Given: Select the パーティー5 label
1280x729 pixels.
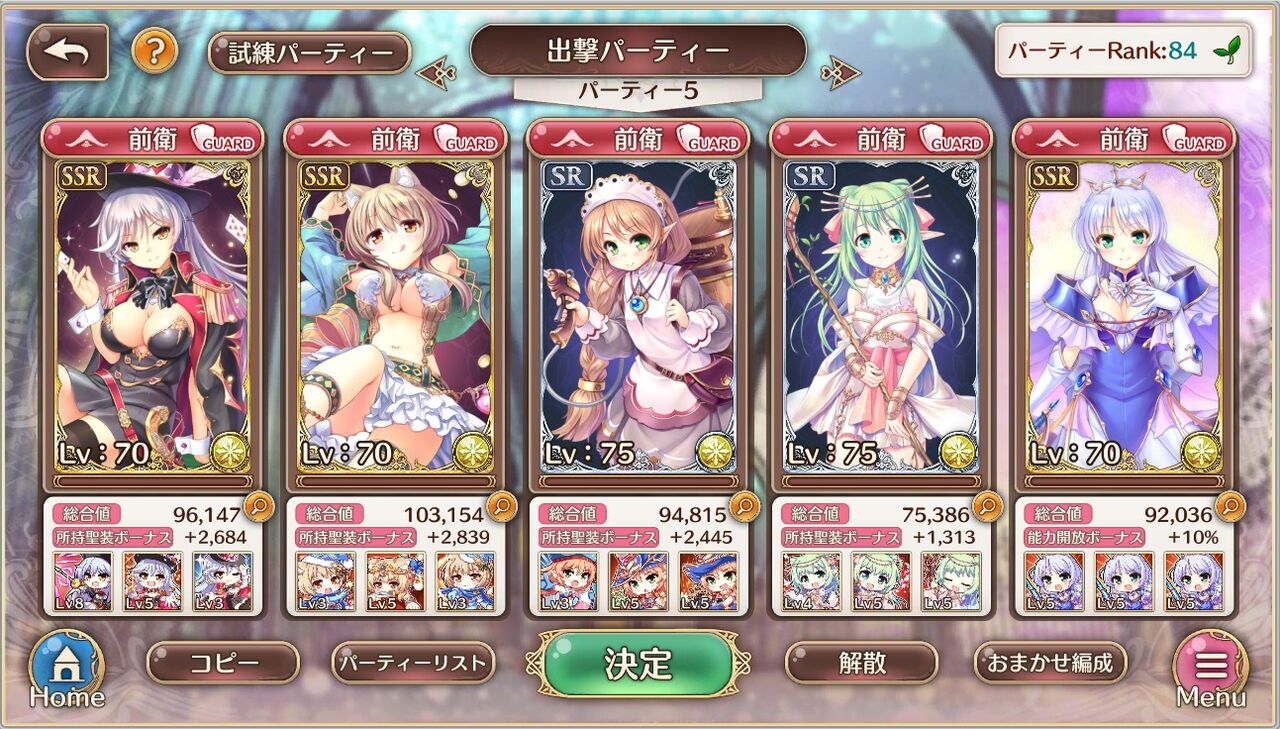Looking at the screenshot, I should coord(639,90).
